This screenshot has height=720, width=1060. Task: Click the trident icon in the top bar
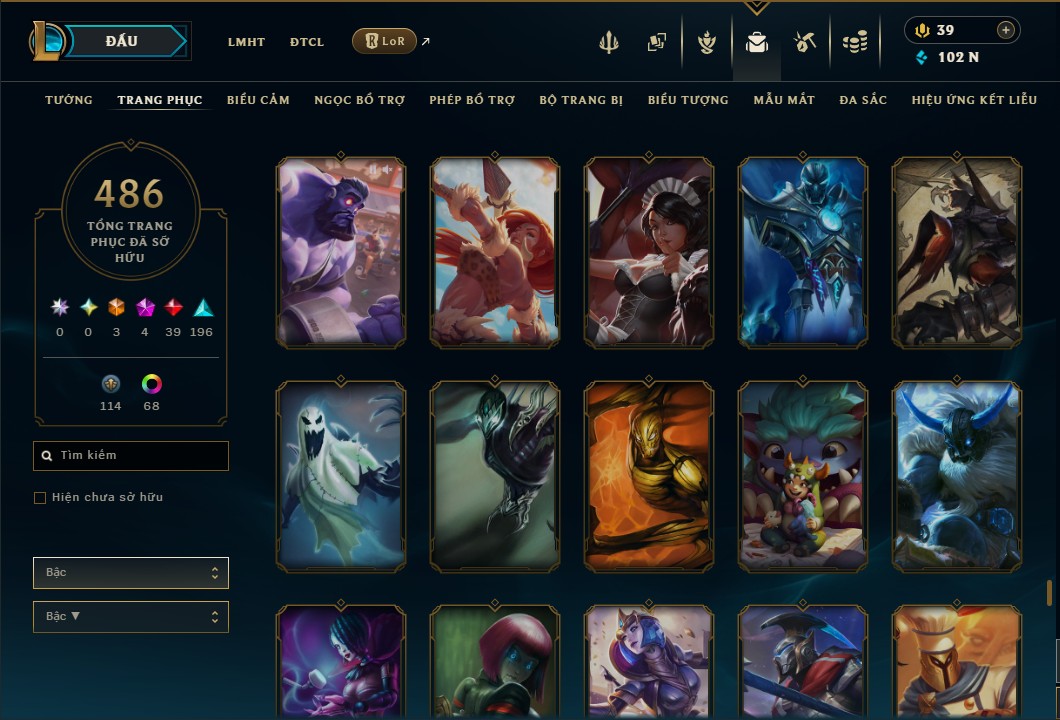(x=609, y=42)
